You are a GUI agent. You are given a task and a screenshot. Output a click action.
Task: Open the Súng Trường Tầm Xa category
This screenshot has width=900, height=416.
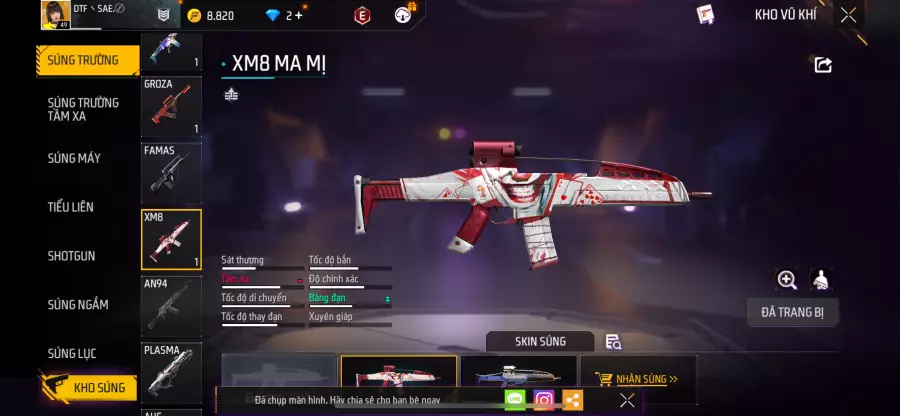(x=84, y=109)
